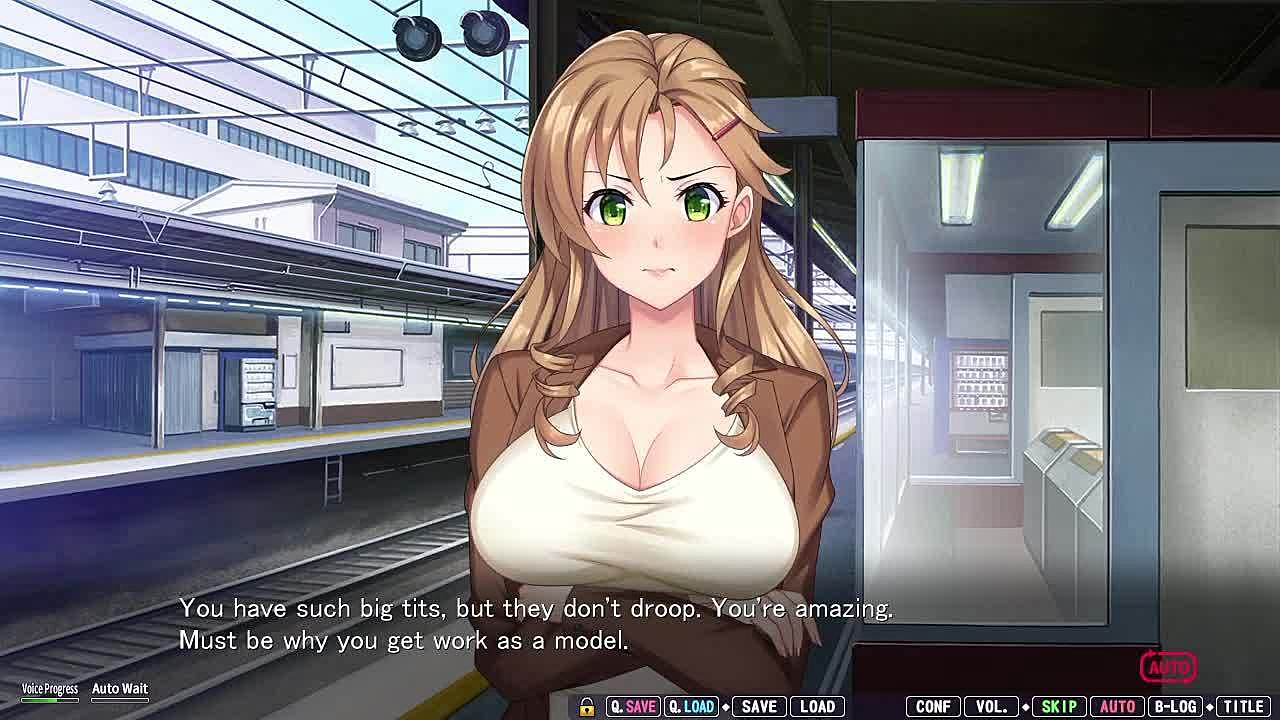Image resolution: width=1280 pixels, height=720 pixels.
Task: Show the B-LOG backlog
Action: click(x=1176, y=706)
